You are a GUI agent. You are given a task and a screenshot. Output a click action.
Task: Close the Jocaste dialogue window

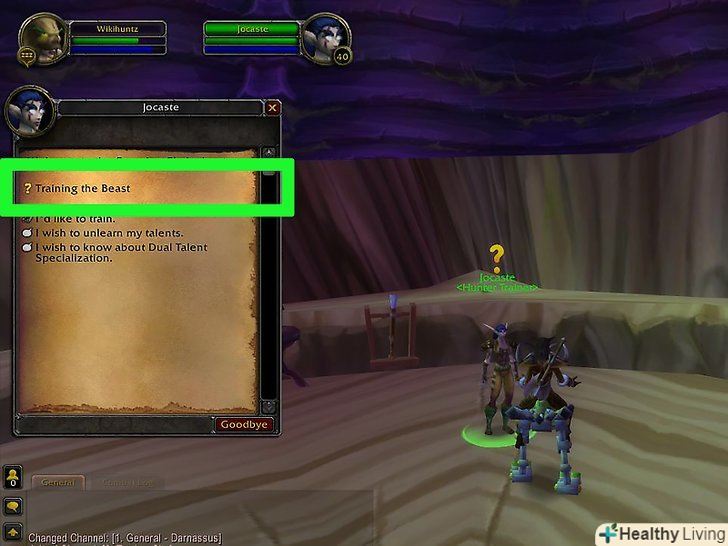[272, 107]
